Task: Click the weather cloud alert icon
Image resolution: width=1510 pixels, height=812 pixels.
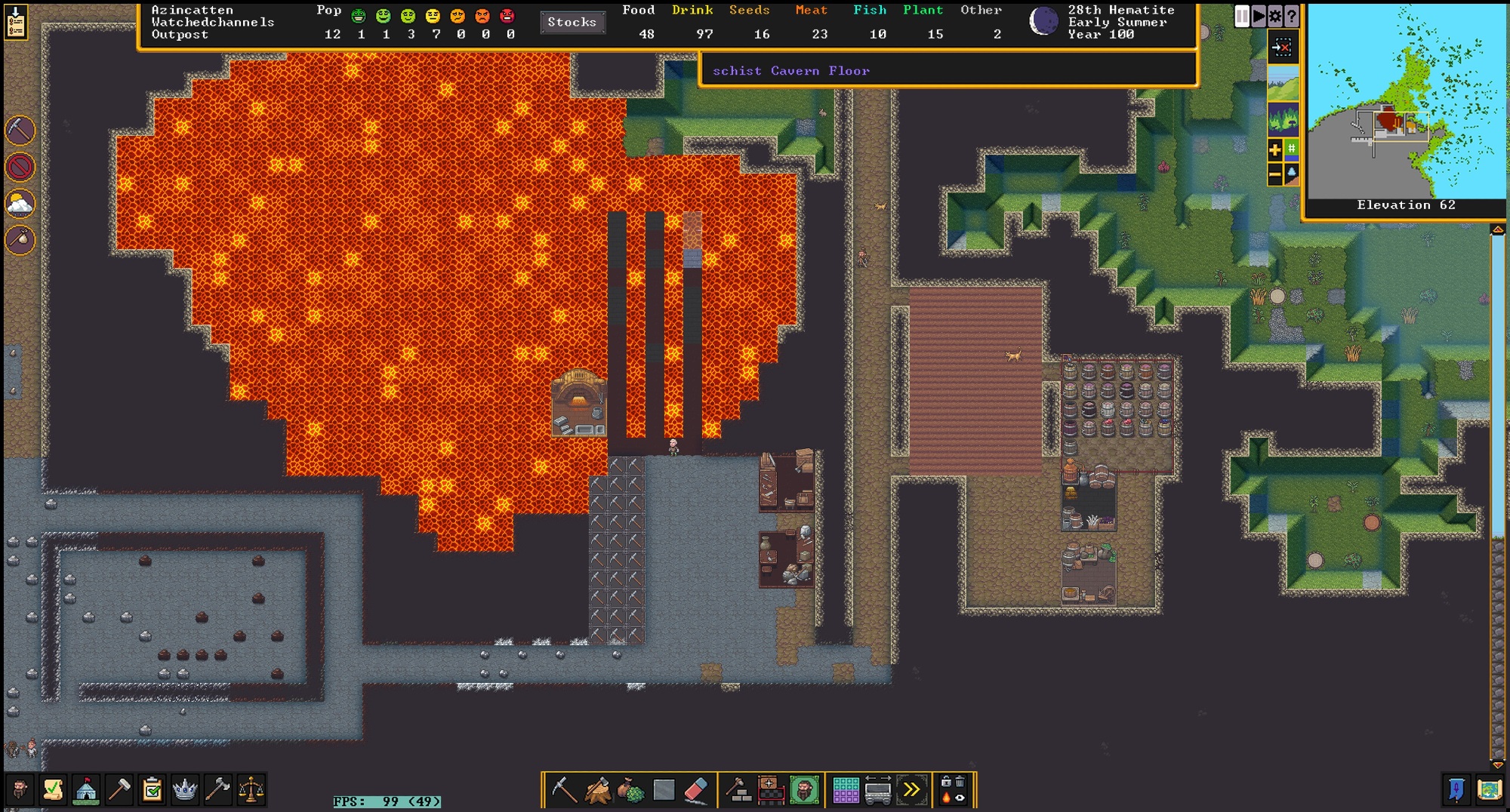Action: 20,204
